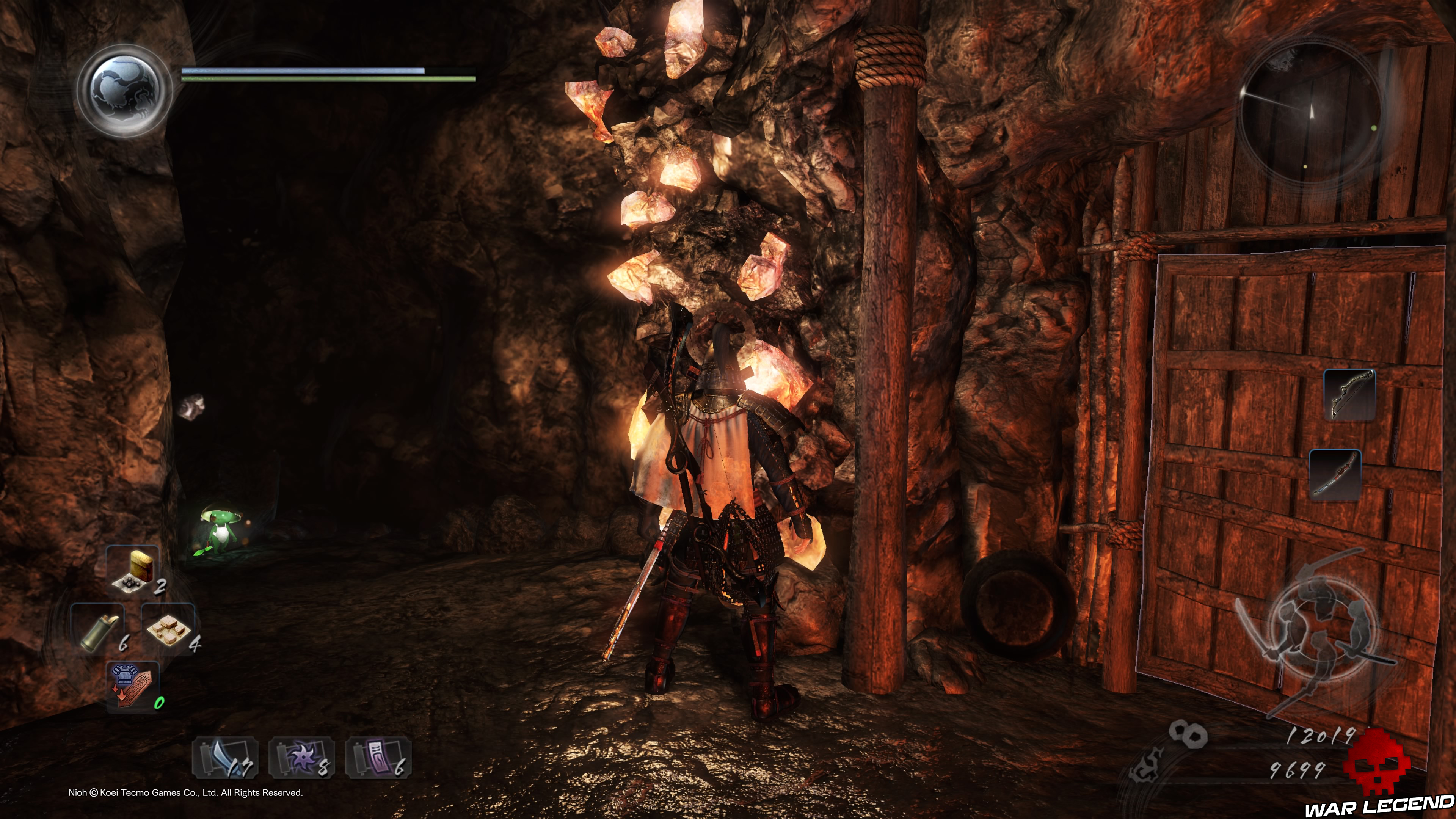Activate the blue blade scroll shortcut
Screen dimensions: 1456x819
226,758
